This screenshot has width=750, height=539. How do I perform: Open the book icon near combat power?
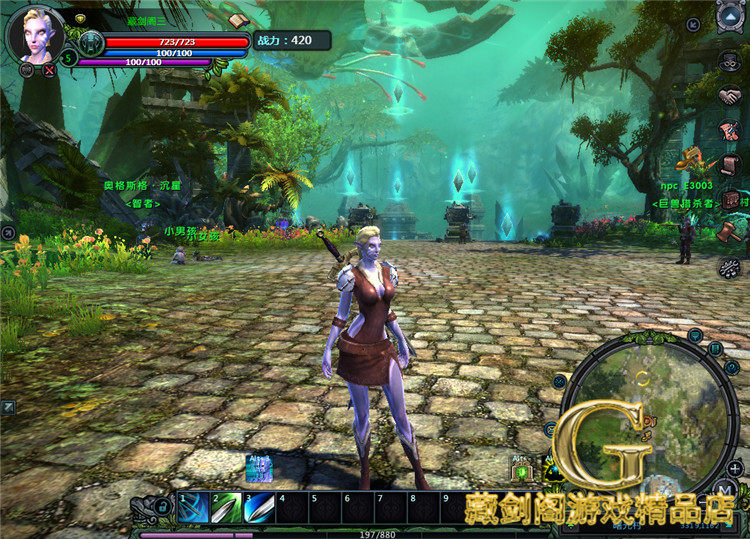click(237, 20)
